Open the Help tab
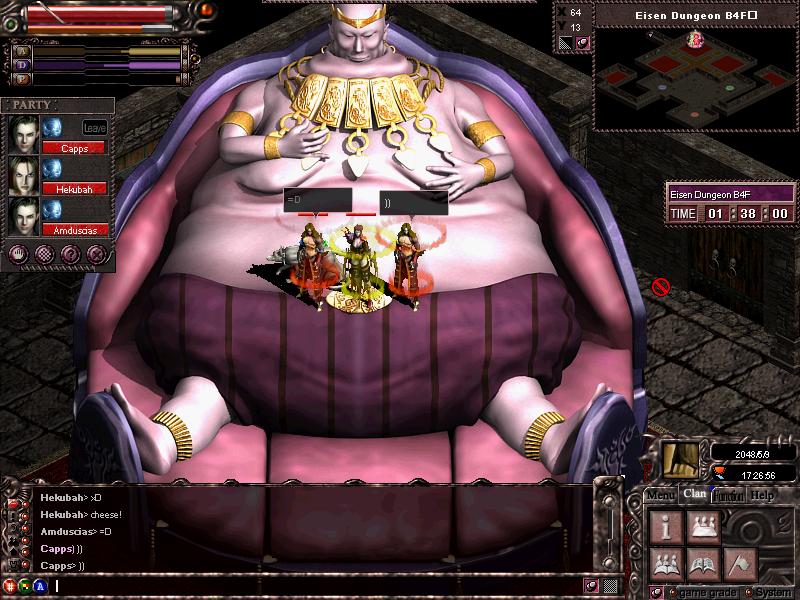This screenshot has width=800, height=600. click(762, 494)
